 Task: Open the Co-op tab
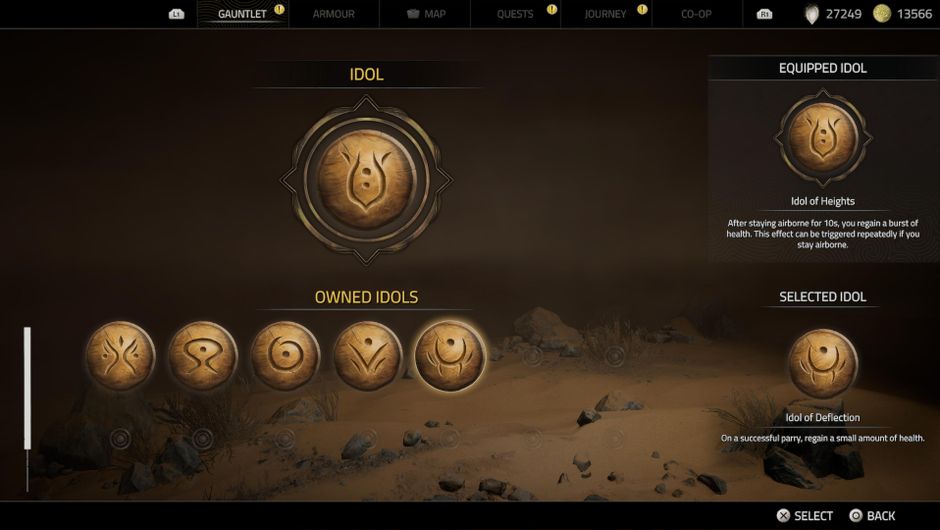click(x=696, y=14)
